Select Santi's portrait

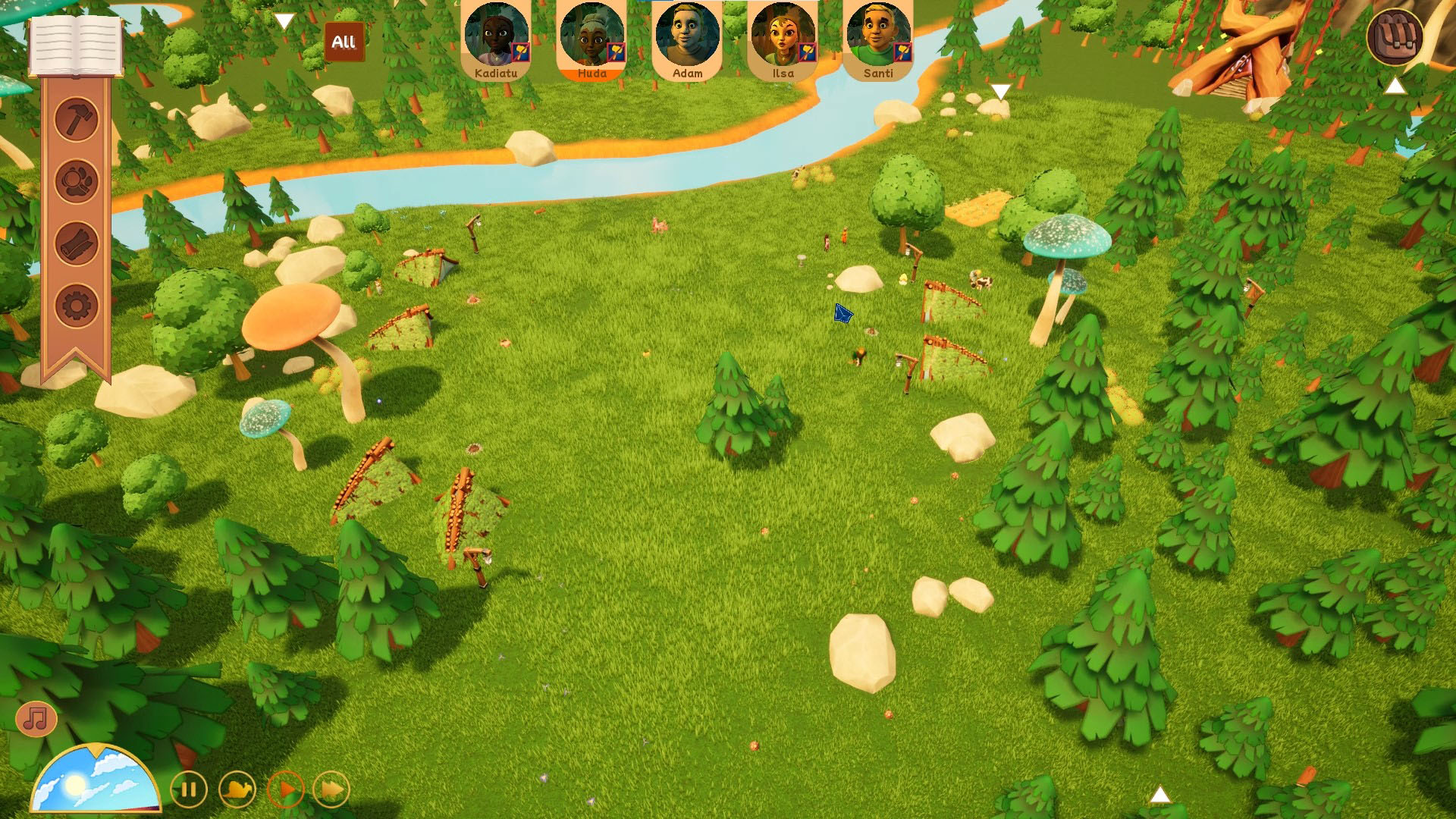click(878, 38)
